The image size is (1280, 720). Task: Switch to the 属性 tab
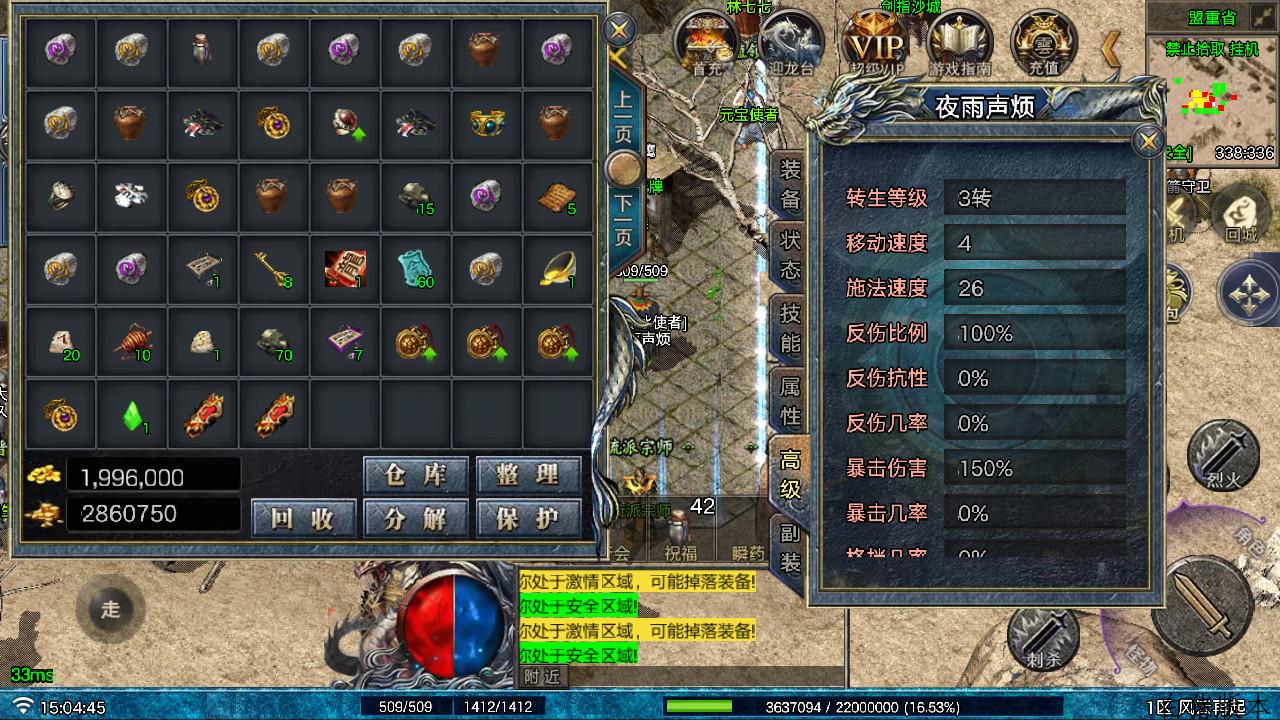click(789, 399)
